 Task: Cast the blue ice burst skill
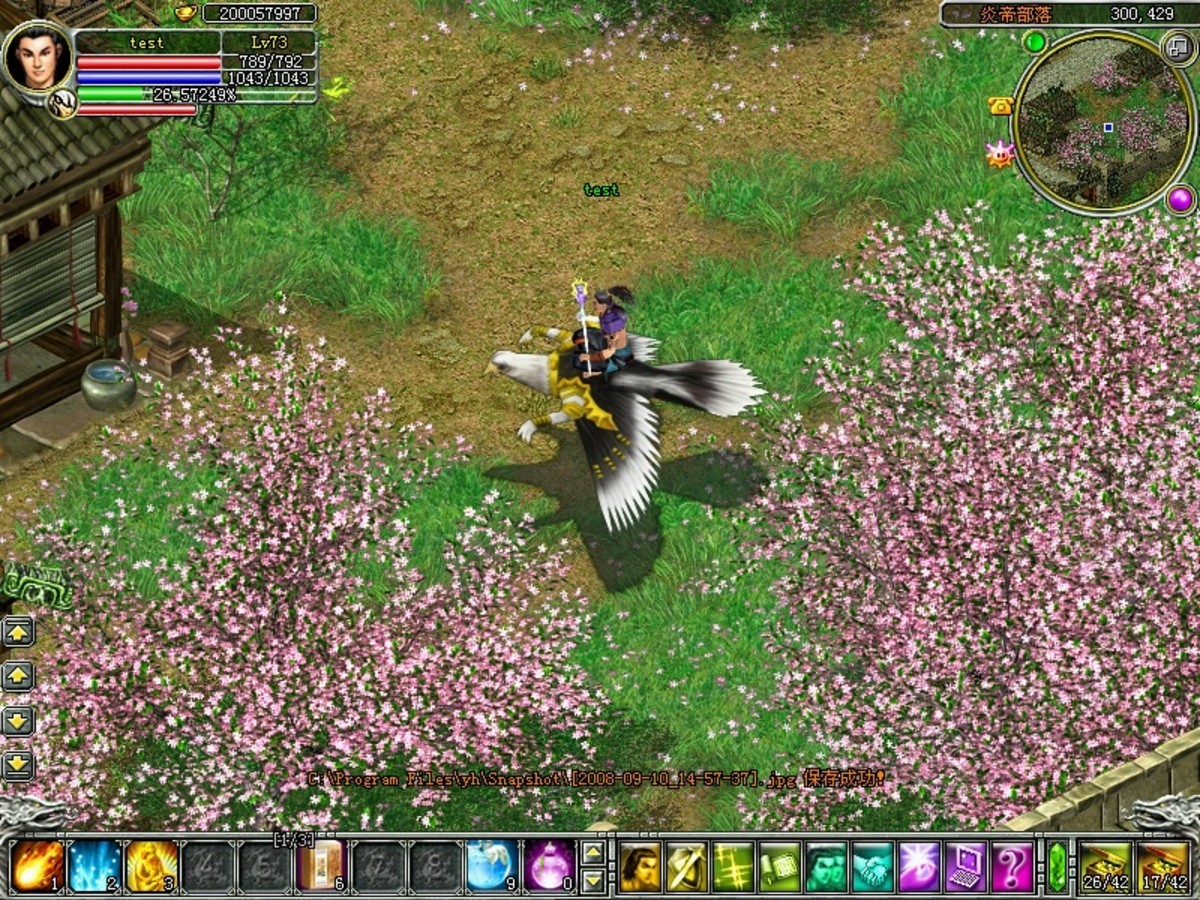coord(94,866)
